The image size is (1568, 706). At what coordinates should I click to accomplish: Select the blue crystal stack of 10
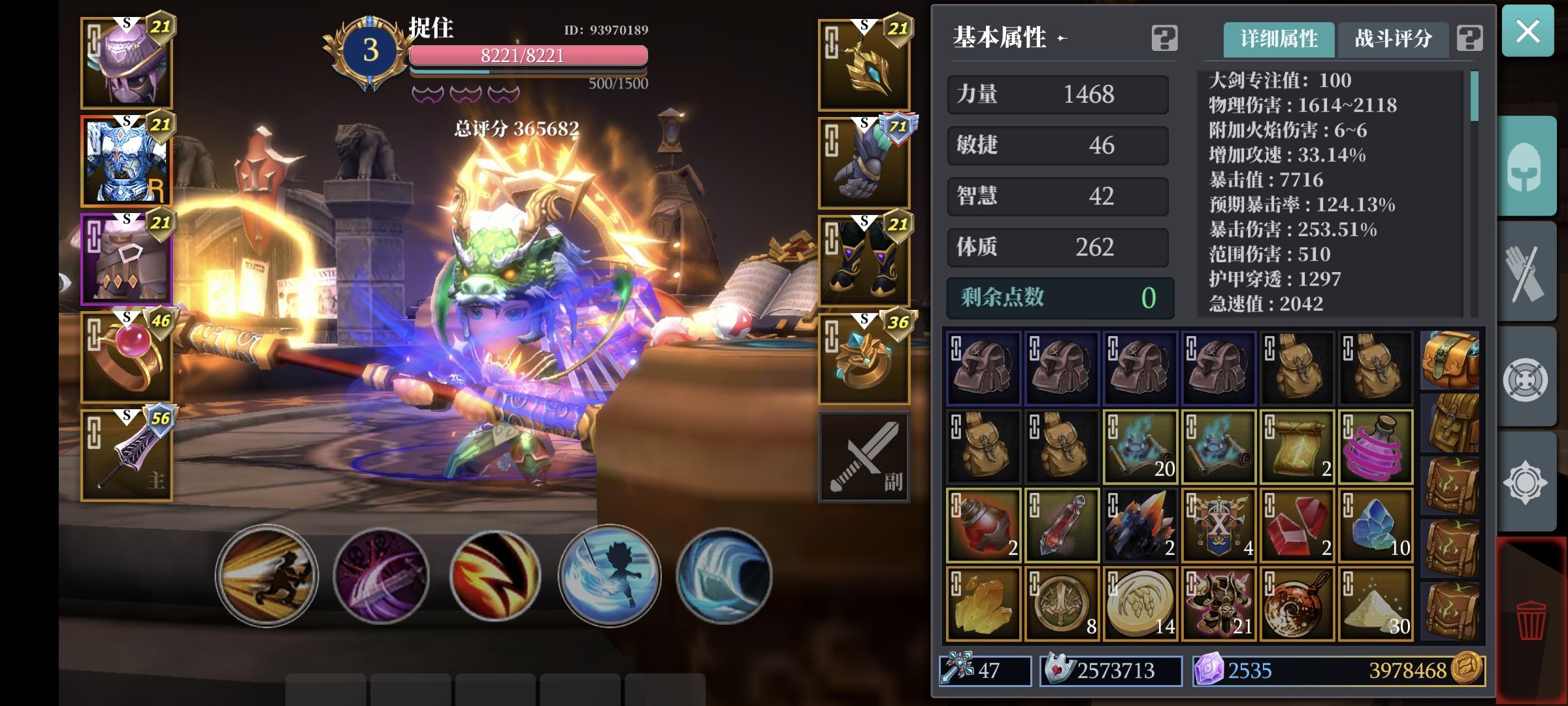[1375, 525]
